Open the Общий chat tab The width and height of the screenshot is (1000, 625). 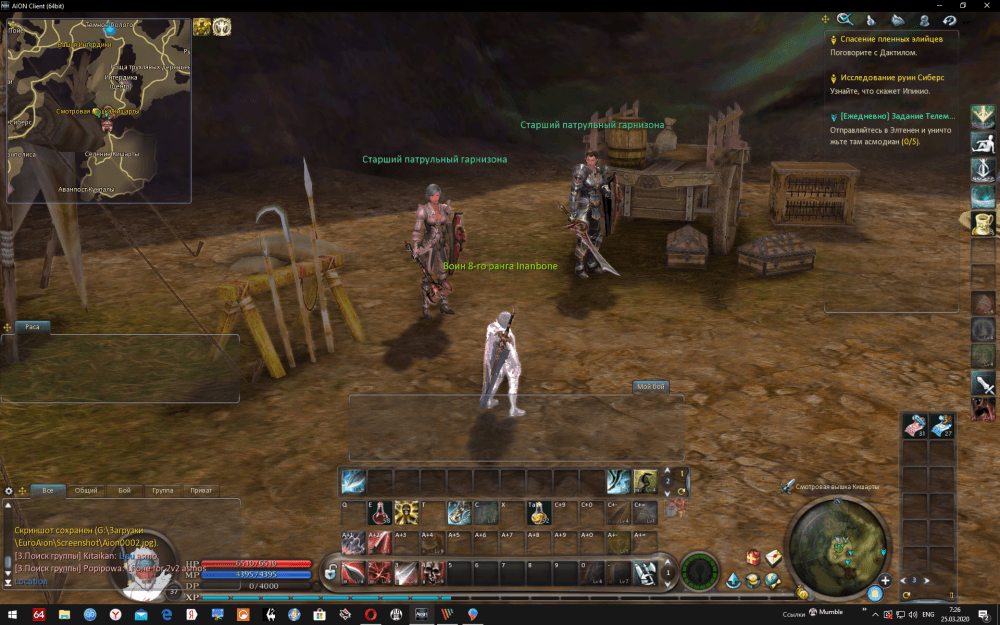tap(86, 490)
